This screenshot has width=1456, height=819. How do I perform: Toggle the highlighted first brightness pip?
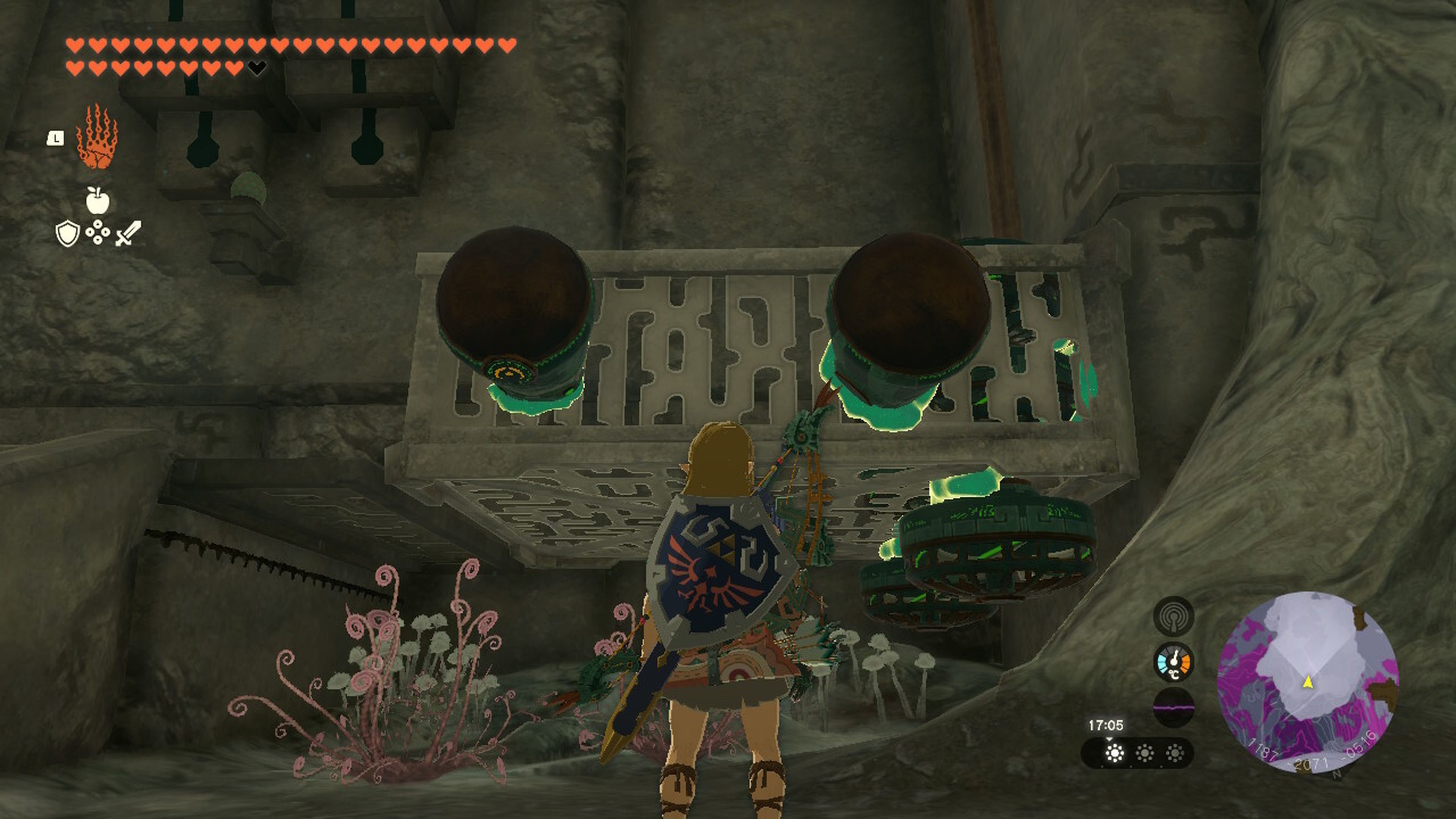[x=1115, y=754]
